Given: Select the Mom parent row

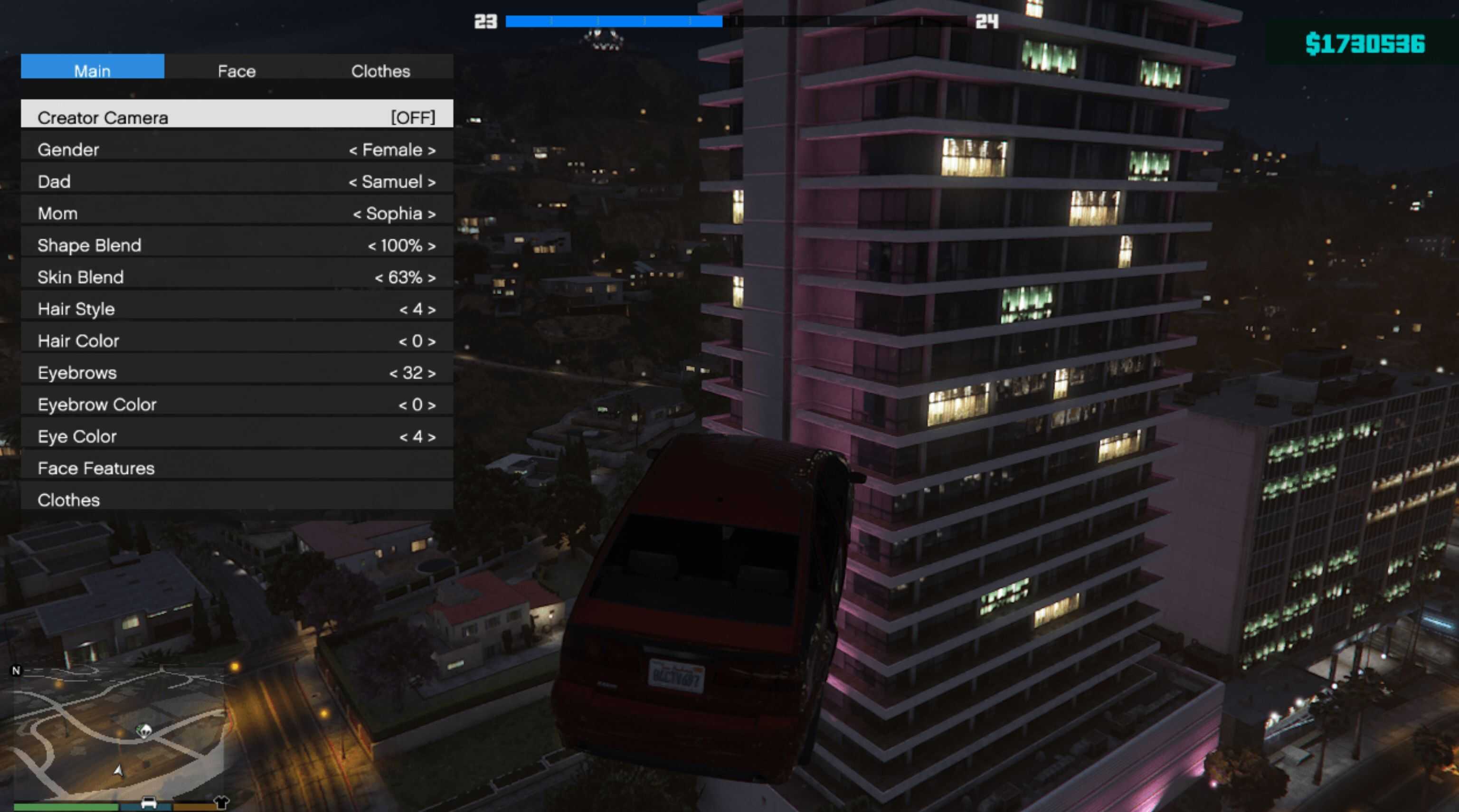Looking at the screenshot, I should point(237,213).
